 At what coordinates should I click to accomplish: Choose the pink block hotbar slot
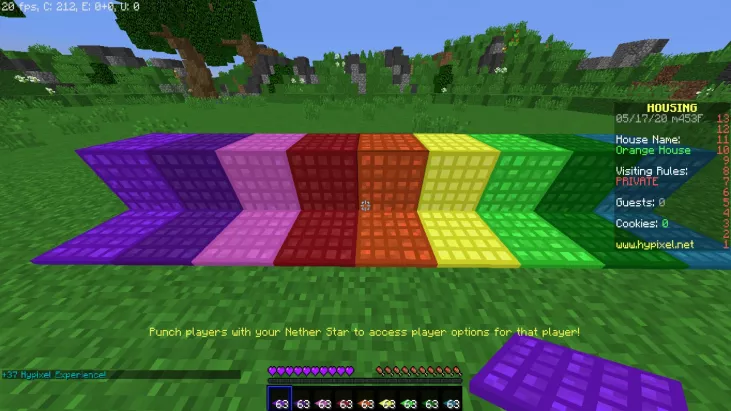click(x=323, y=400)
